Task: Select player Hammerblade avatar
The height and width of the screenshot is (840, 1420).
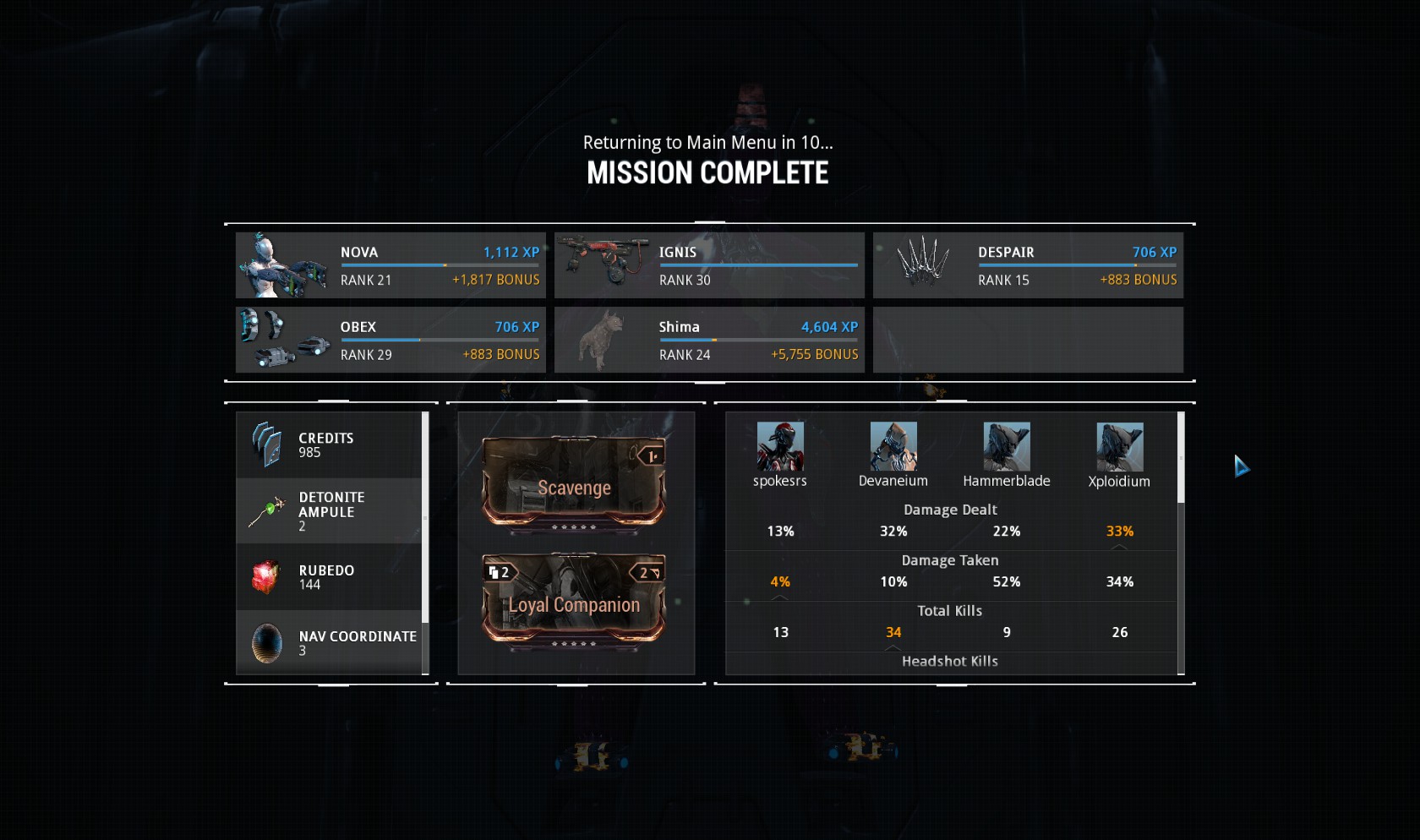Action: [x=1007, y=447]
